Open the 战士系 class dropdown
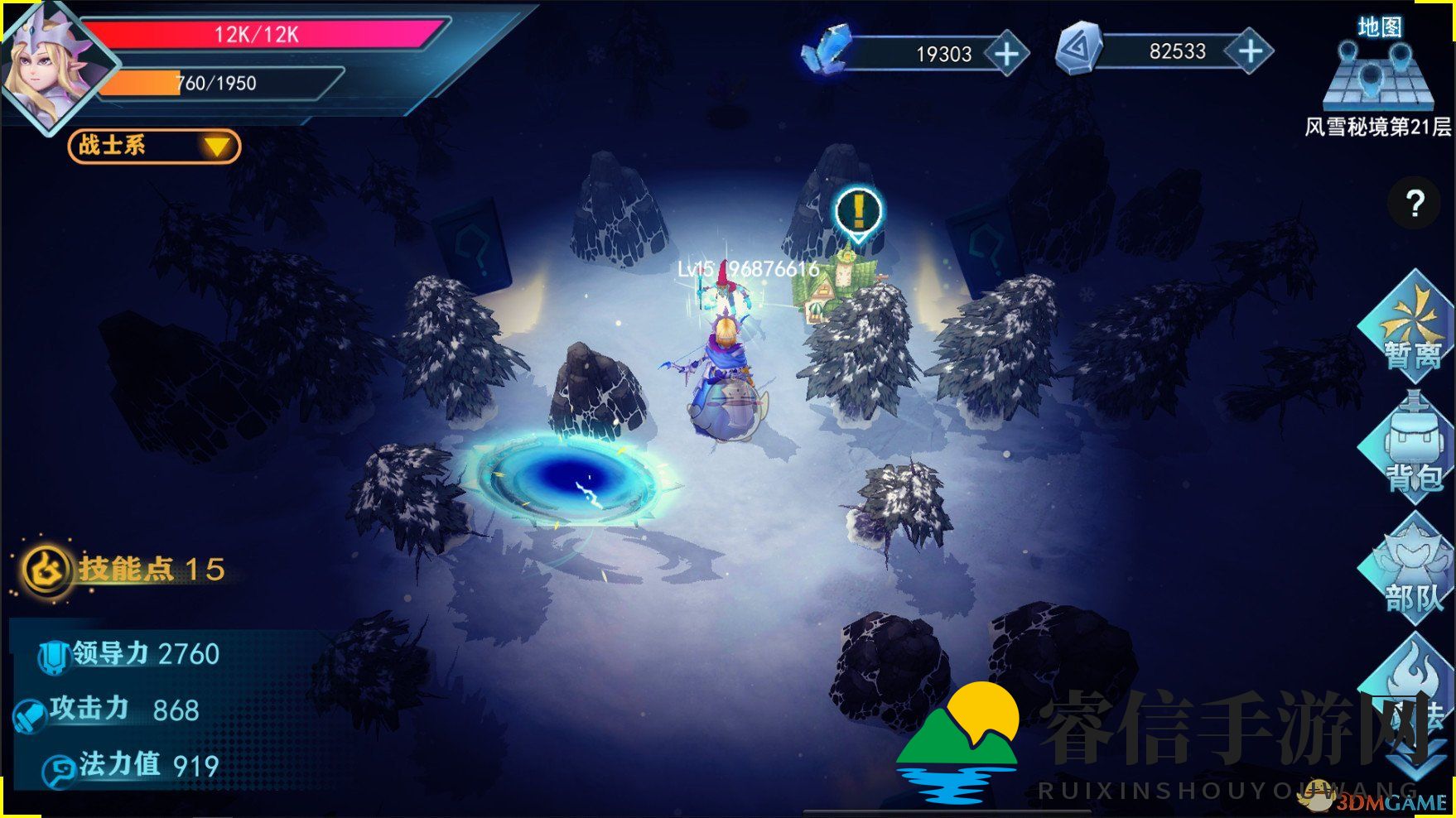 point(155,147)
